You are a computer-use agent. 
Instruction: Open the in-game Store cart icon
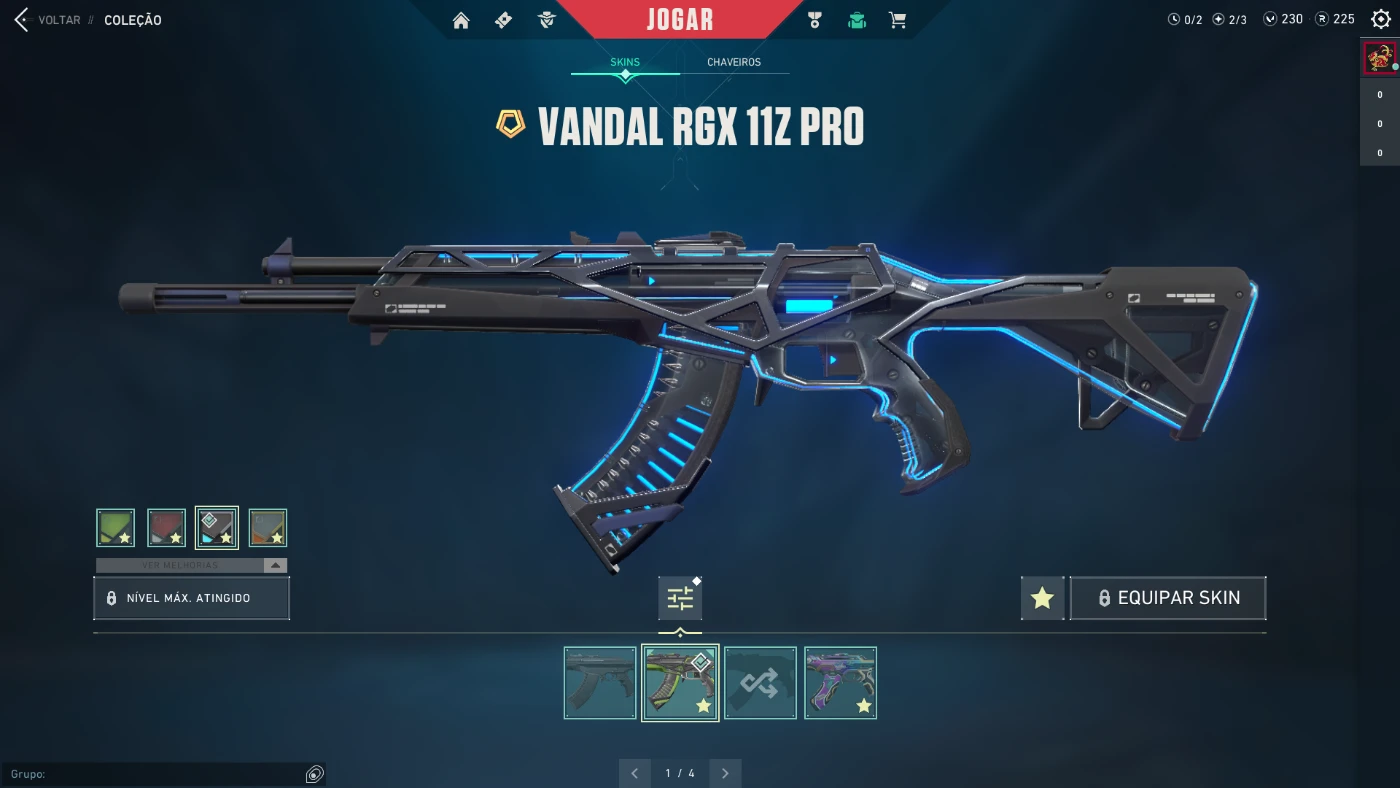click(897, 19)
